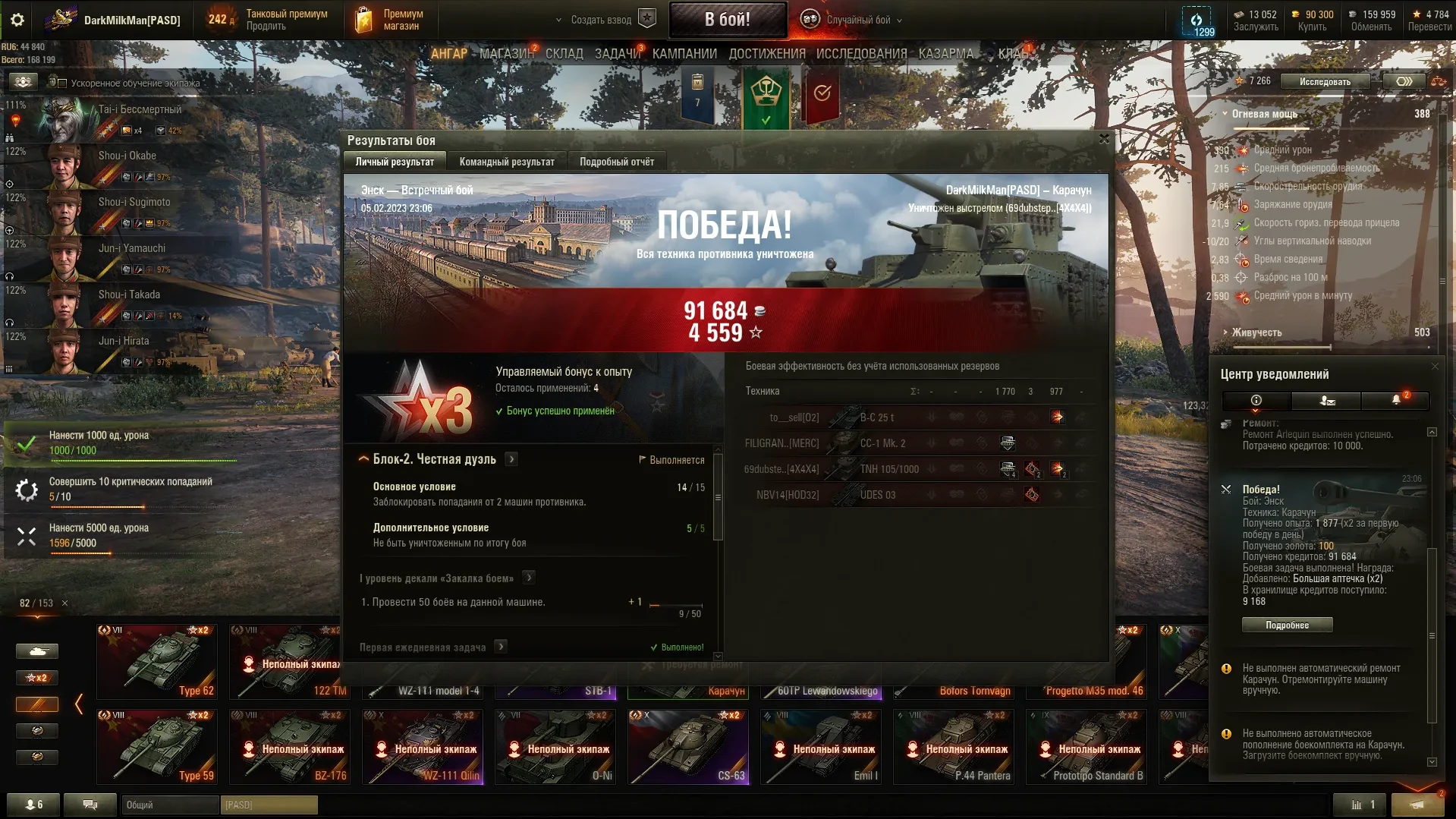Click Создать взвод button

(x=601, y=20)
